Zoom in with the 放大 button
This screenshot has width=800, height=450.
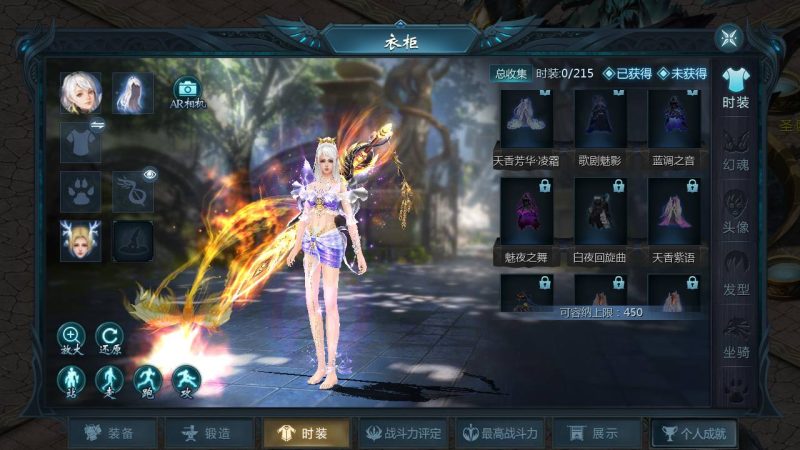tap(71, 338)
